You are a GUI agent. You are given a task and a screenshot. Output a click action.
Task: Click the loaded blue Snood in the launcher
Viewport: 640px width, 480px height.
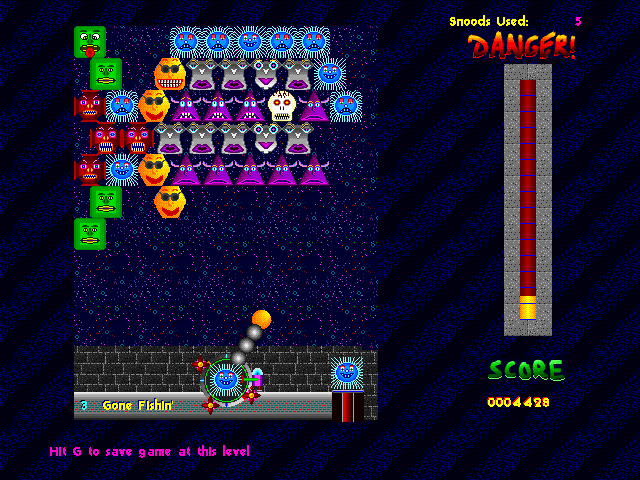click(x=226, y=379)
